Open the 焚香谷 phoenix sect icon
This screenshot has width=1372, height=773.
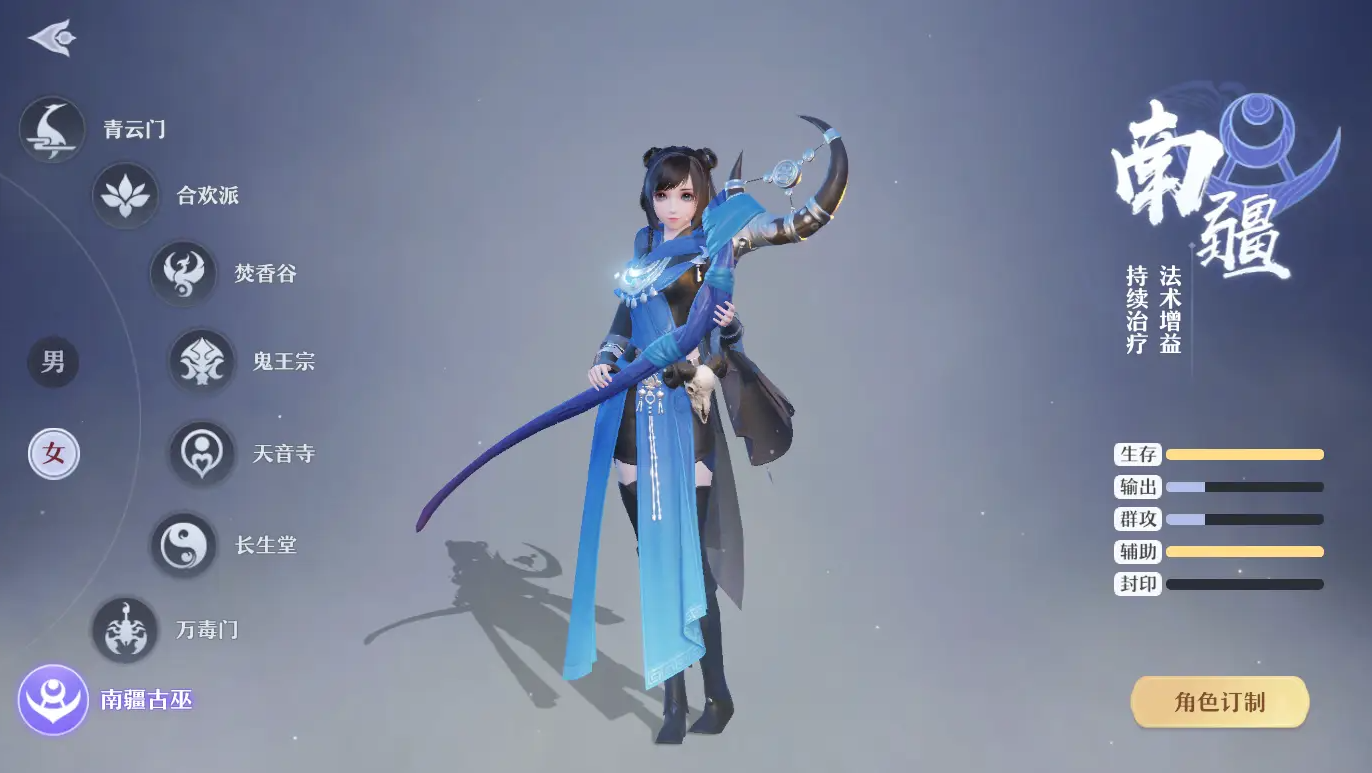[183, 274]
